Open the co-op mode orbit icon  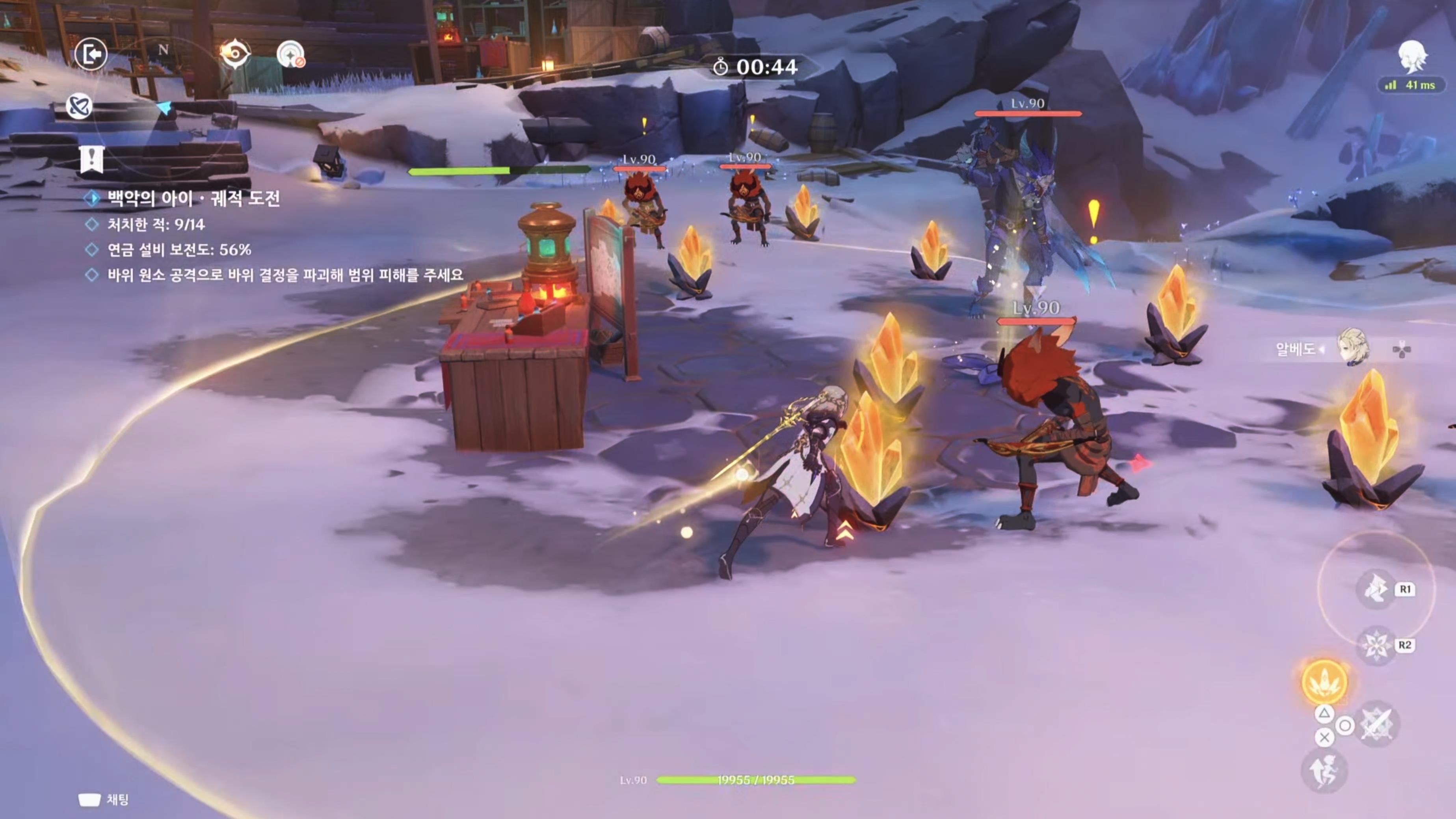(x=78, y=106)
